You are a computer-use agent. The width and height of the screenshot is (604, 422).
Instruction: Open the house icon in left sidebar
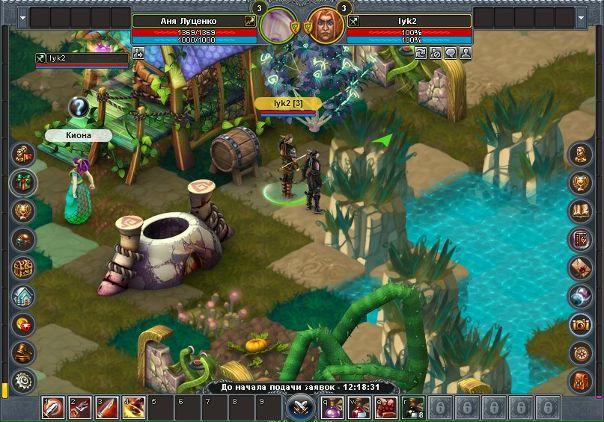point(22,296)
